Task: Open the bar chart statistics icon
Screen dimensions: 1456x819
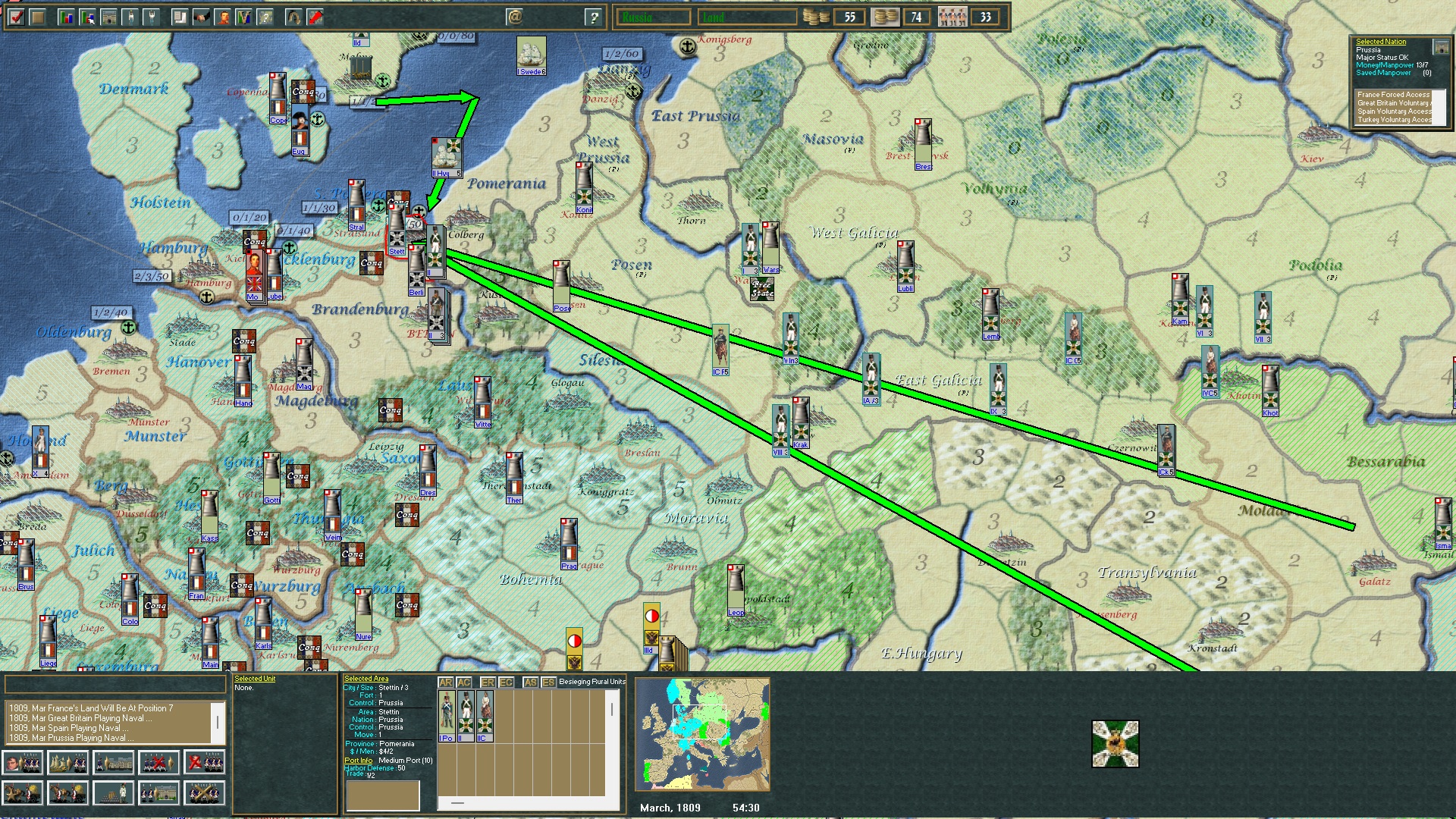Action: click(x=67, y=16)
